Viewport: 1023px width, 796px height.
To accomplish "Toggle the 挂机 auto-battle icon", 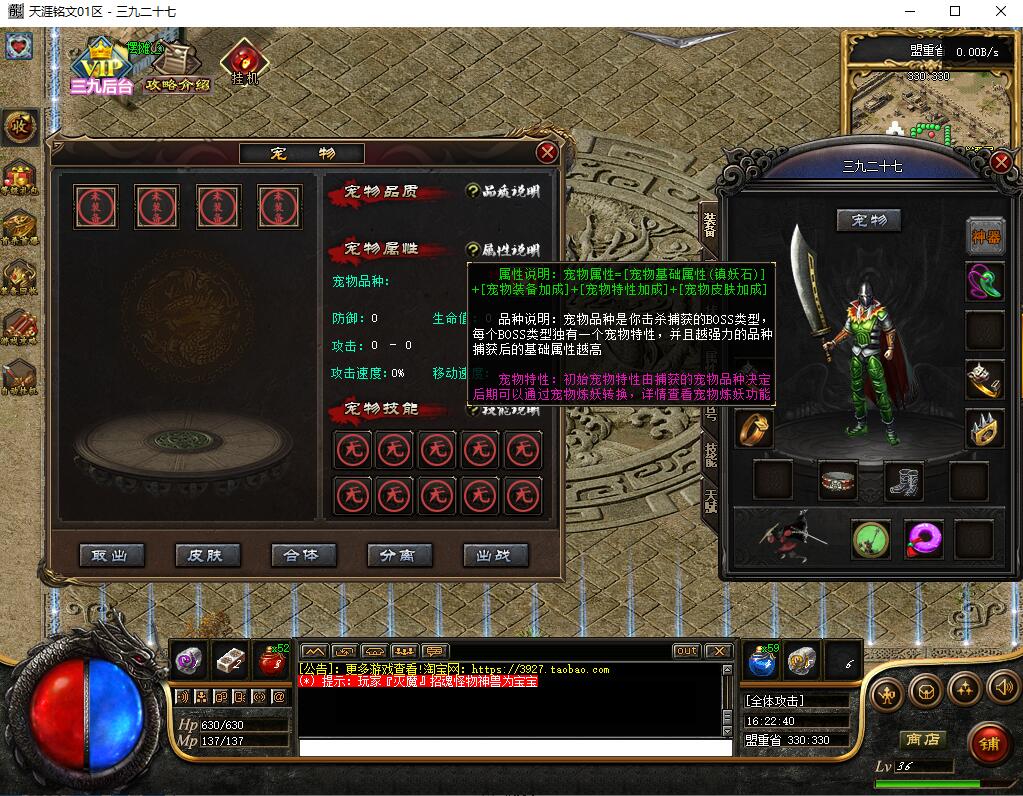I will tap(244, 63).
